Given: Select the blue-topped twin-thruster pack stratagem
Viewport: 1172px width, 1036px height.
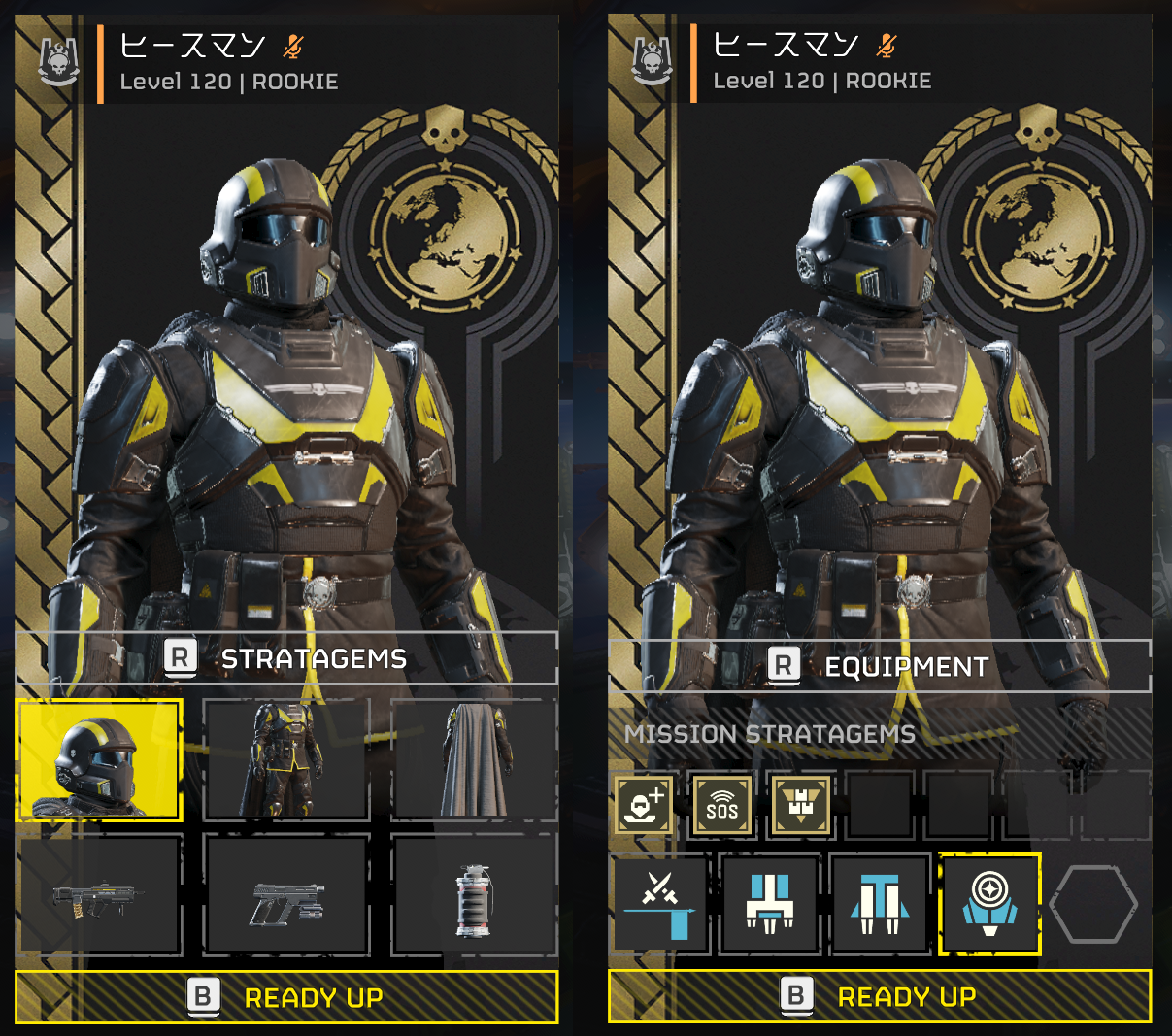Looking at the screenshot, I should coord(770,904).
